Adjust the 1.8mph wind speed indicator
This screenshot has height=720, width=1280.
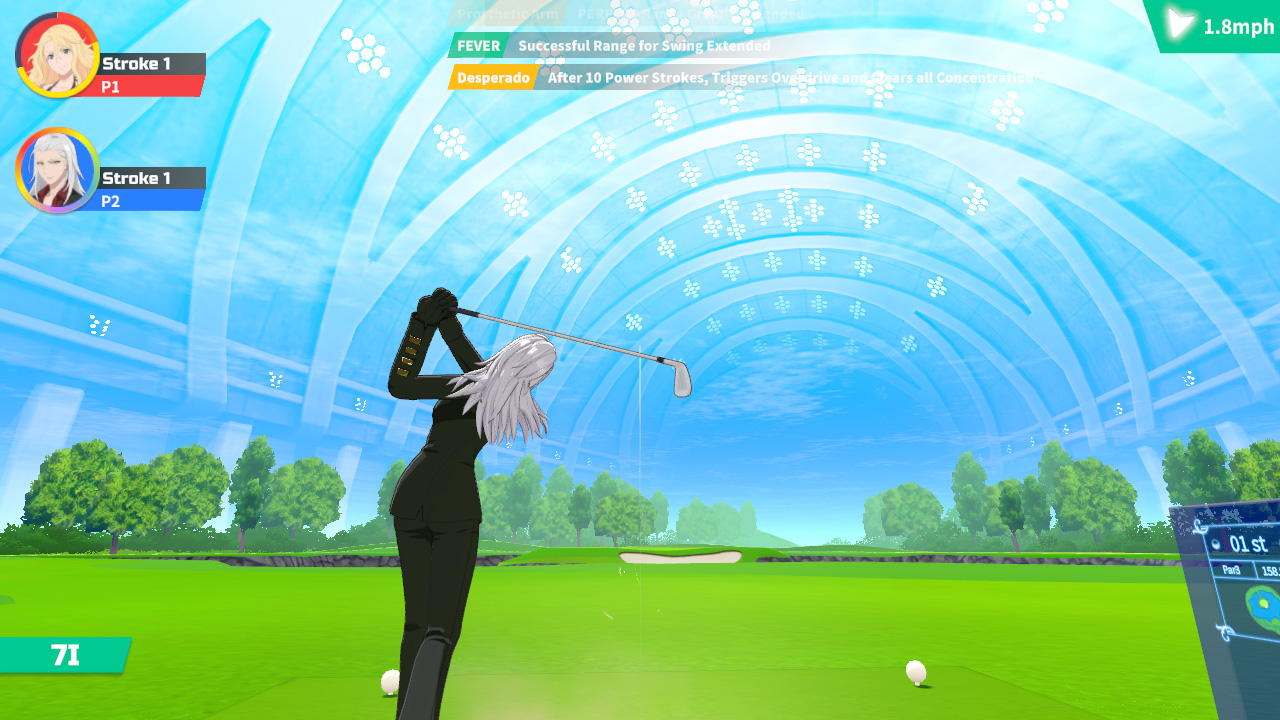point(1237,25)
